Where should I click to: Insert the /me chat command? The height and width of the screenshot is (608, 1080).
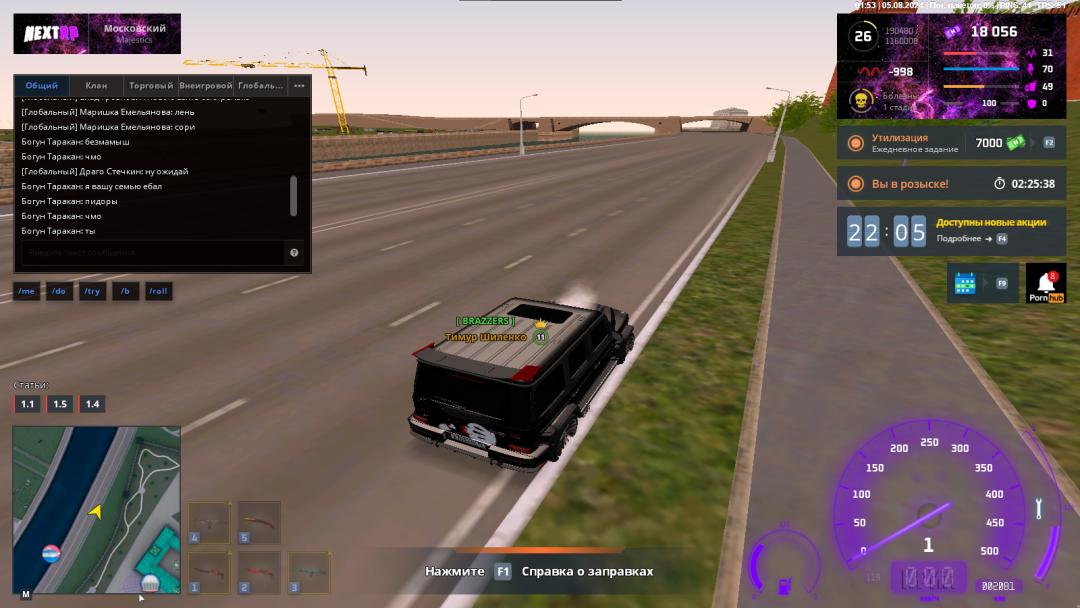point(27,291)
